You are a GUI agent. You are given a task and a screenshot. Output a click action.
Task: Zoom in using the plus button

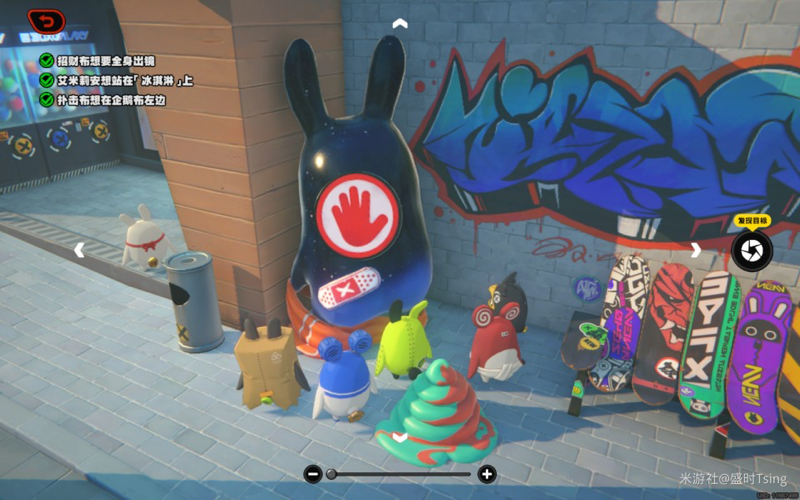487,474
